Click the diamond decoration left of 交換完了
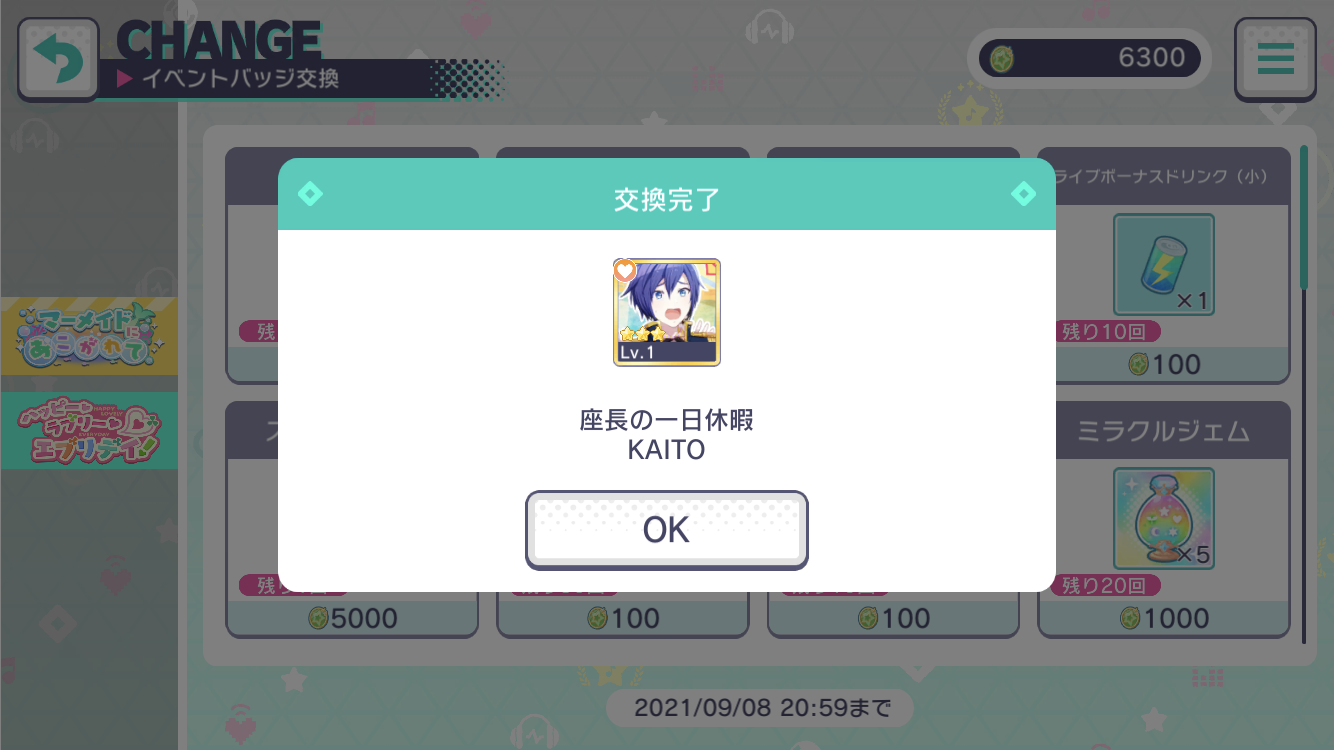 (310, 194)
